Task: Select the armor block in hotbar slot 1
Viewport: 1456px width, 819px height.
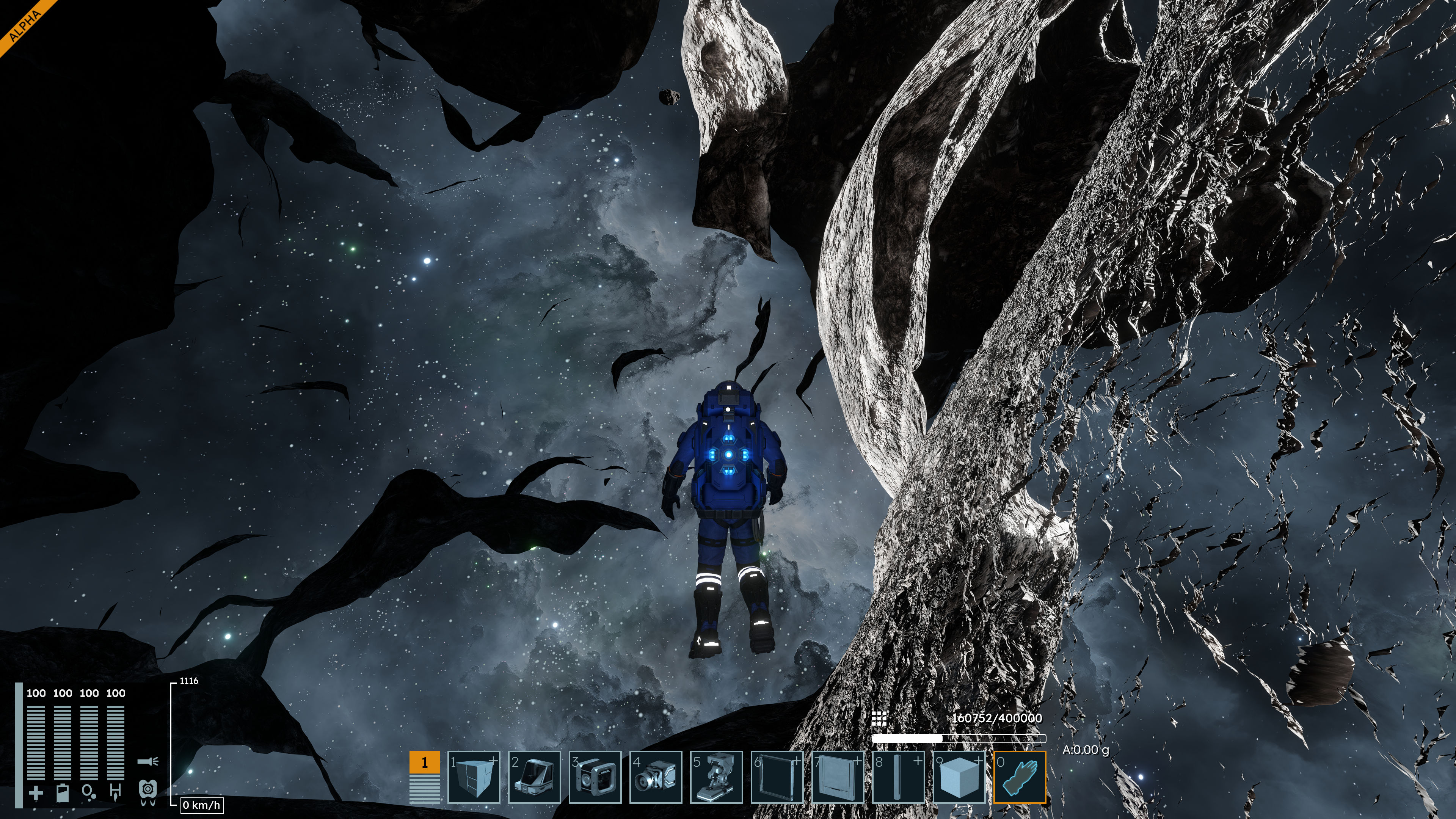Action: [x=474, y=777]
